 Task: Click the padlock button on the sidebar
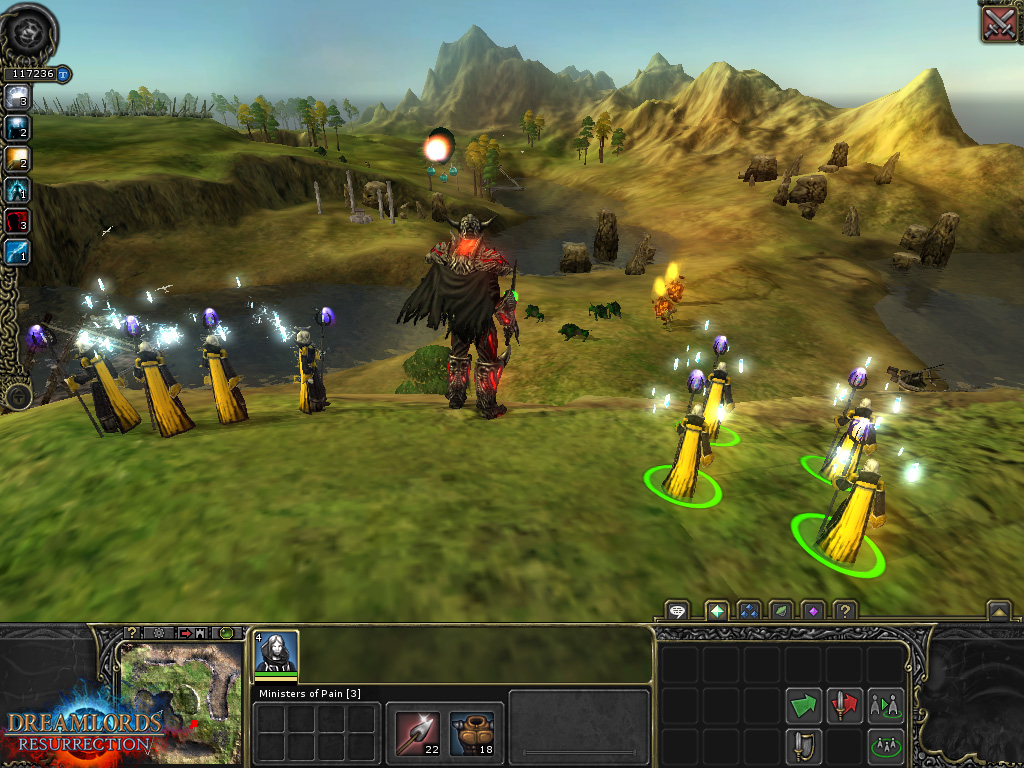(x=17, y=397)
